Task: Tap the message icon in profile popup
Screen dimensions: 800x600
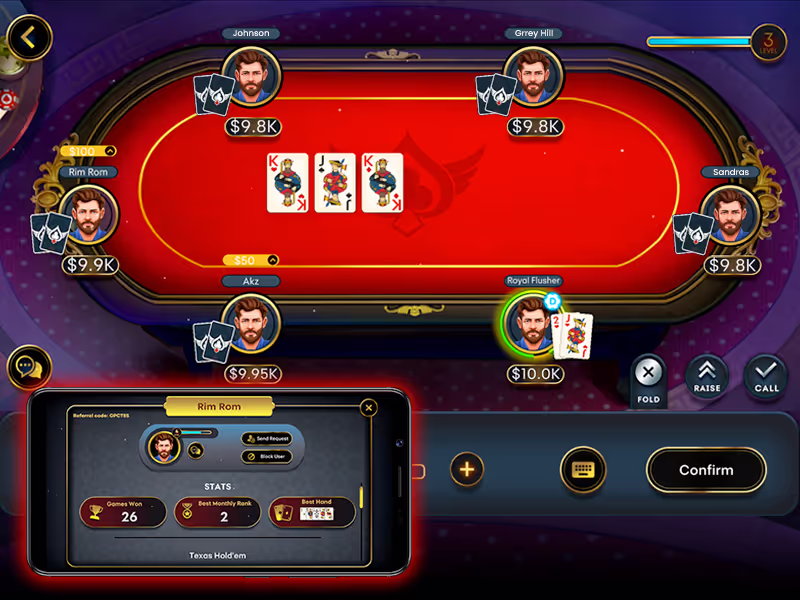Action: click(196, 451)
